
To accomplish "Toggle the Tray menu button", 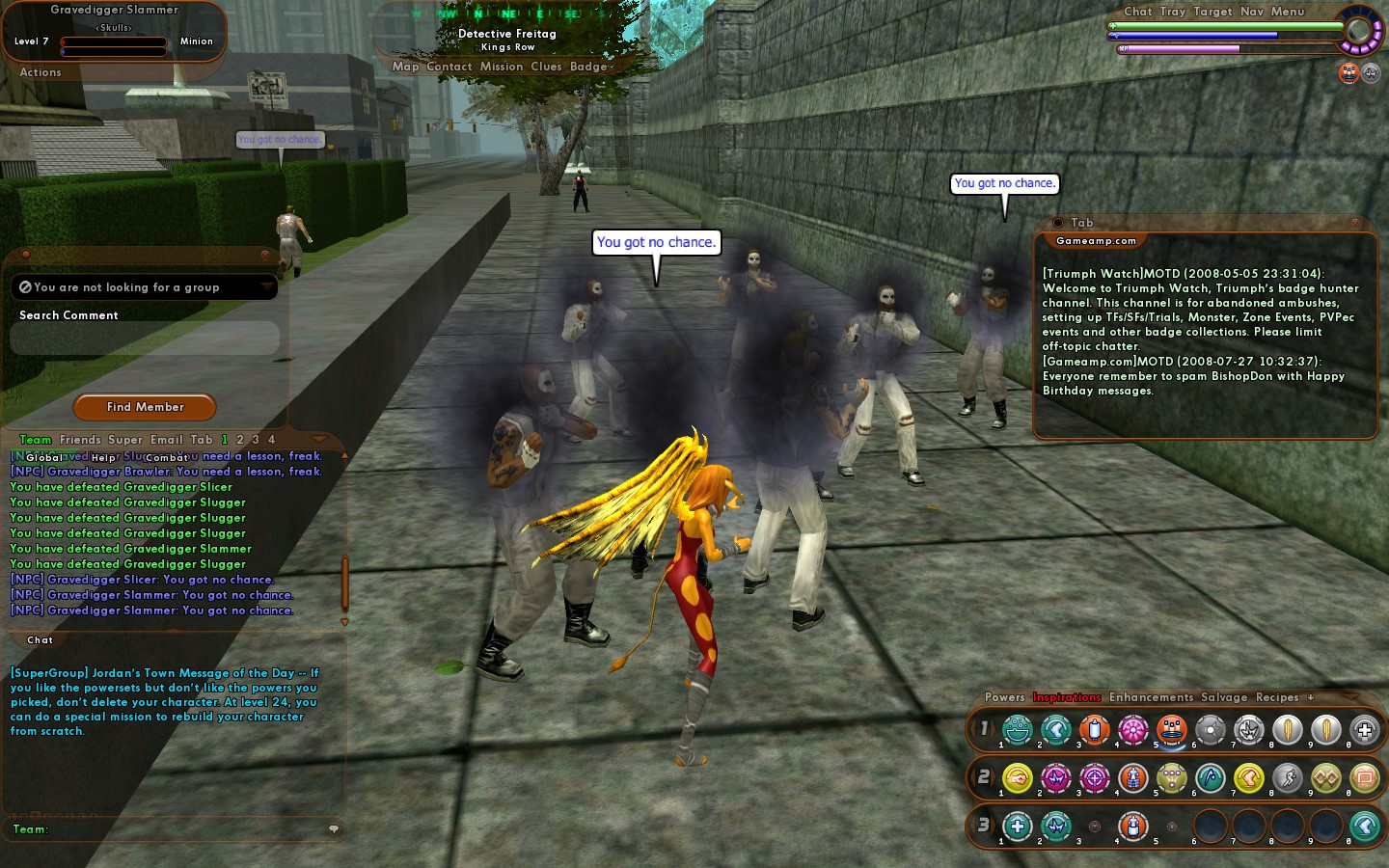I will [1172, 12].
